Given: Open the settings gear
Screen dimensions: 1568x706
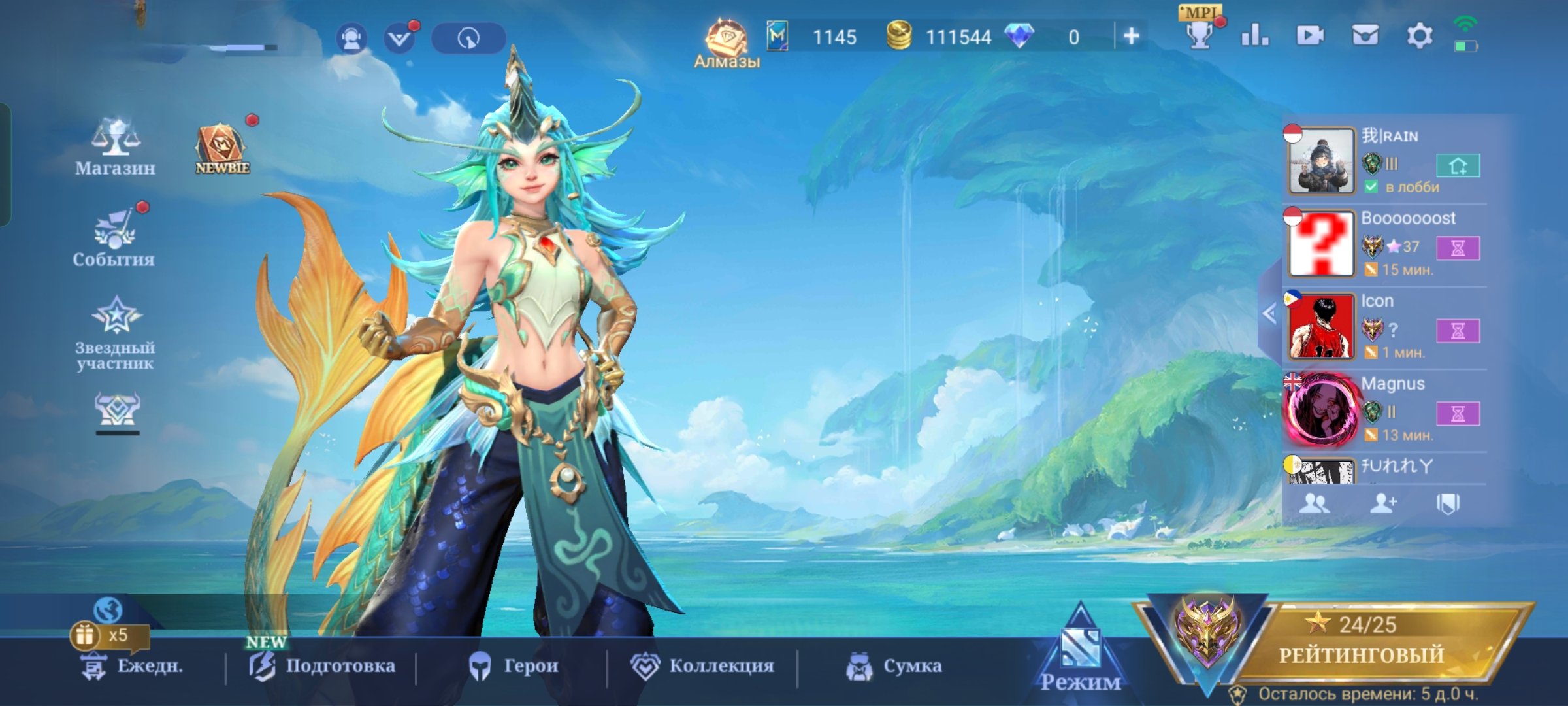Looking at the screenshot, I should [1419, 36].
